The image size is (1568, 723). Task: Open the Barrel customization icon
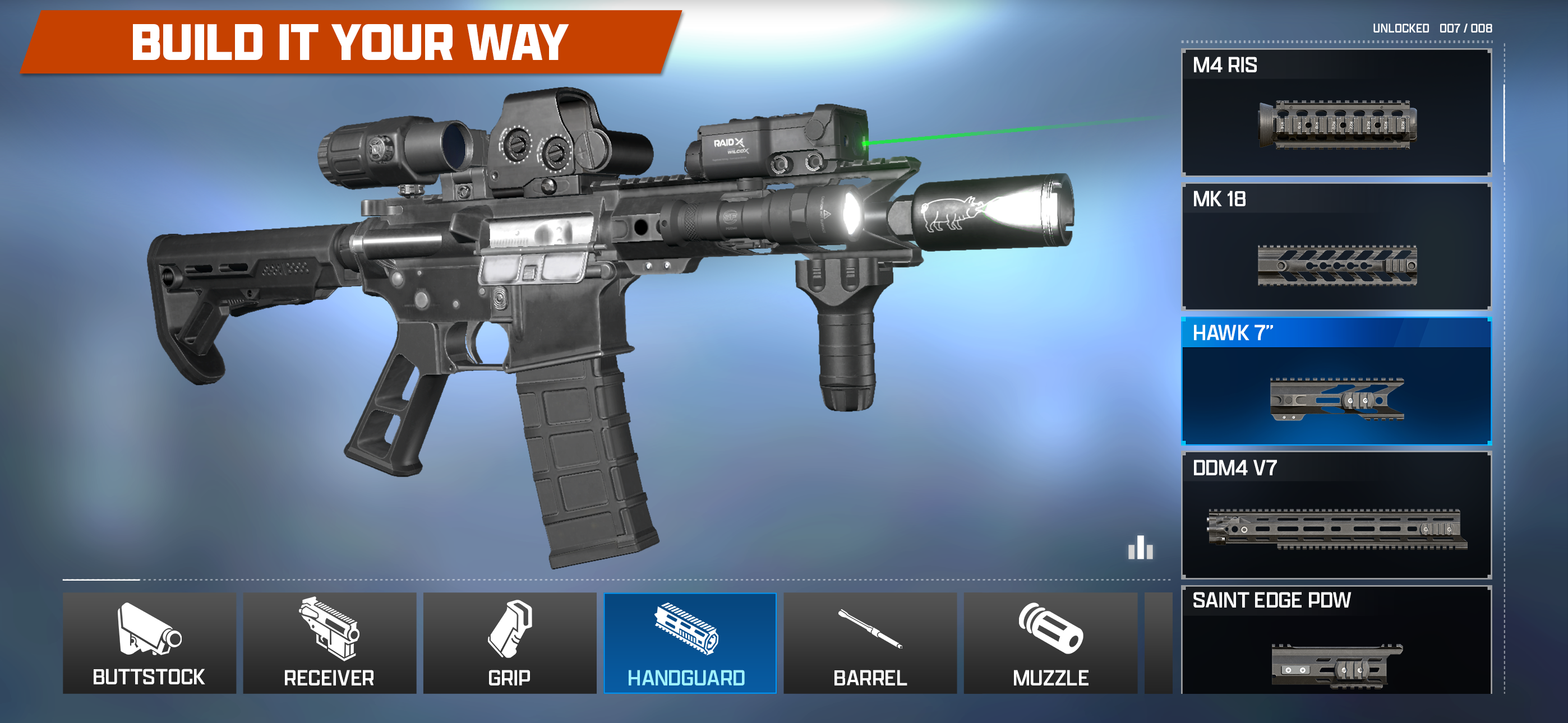pos(869,642)
